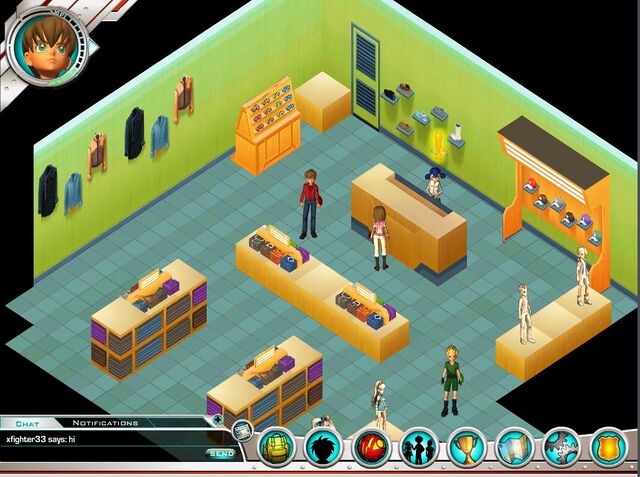Open the gear settings icon

click(x=562, y=447)
